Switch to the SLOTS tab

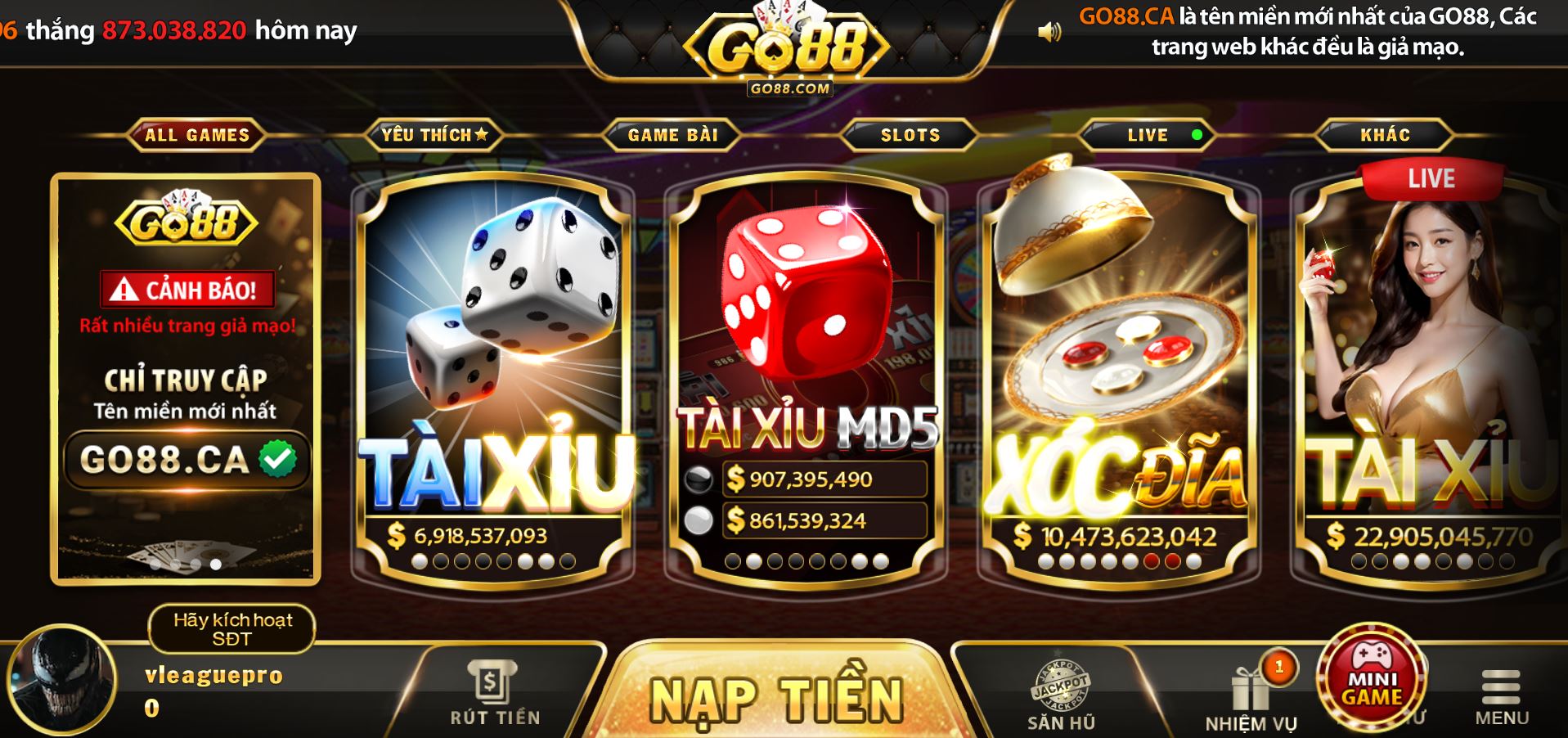(x=910, y=135)
